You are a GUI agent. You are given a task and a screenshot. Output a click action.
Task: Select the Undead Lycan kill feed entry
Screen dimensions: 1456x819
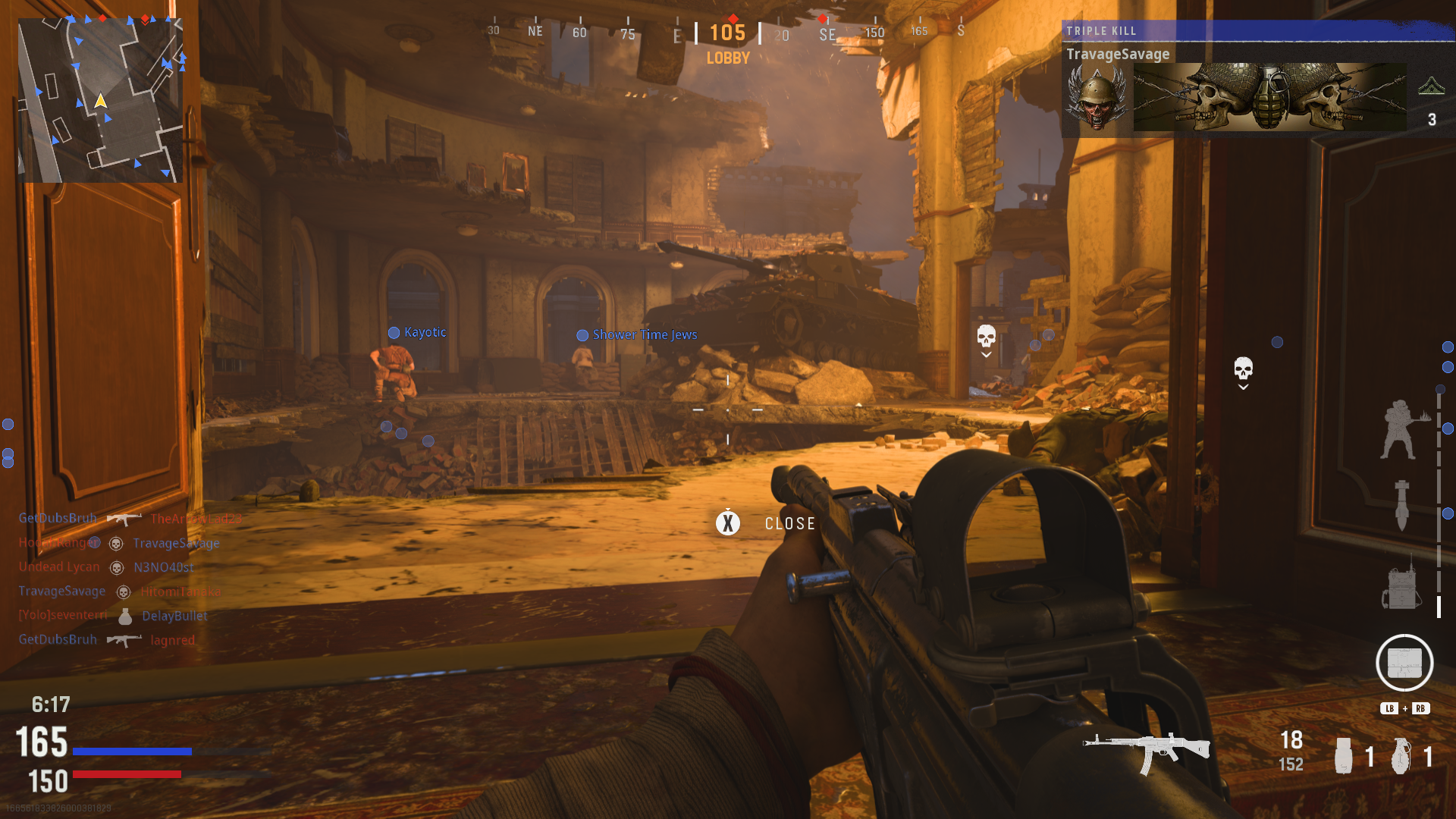(x=106, y=567)
